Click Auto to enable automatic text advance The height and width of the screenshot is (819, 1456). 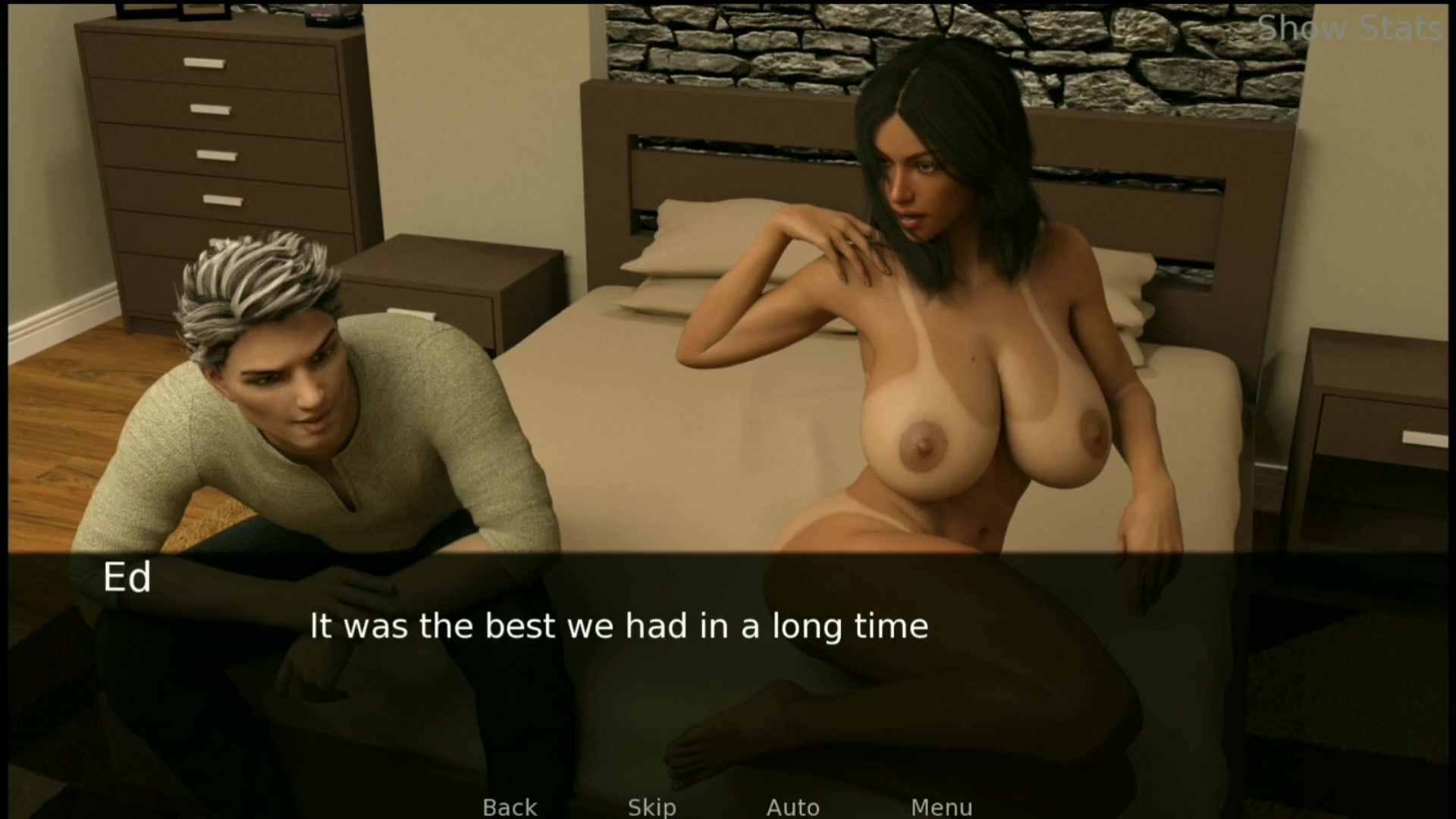pyautogui.click(x=792, y=807)
